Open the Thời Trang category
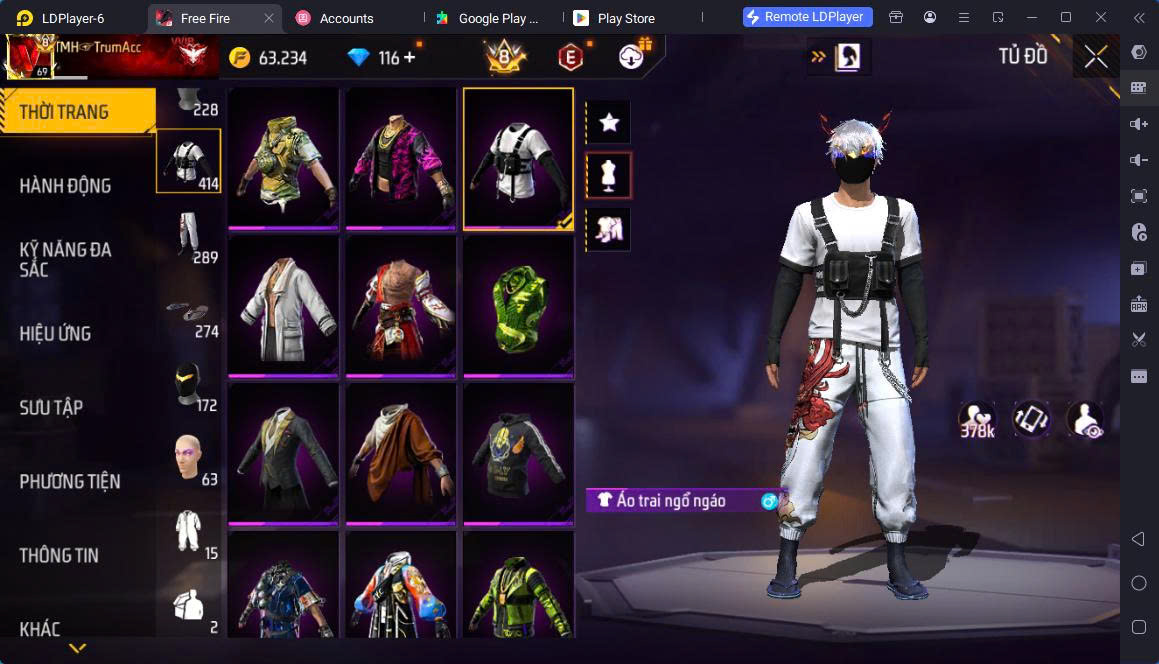The width and height of the screenshot is (1159, 664). pyautogui.click(x=65, y=112)
